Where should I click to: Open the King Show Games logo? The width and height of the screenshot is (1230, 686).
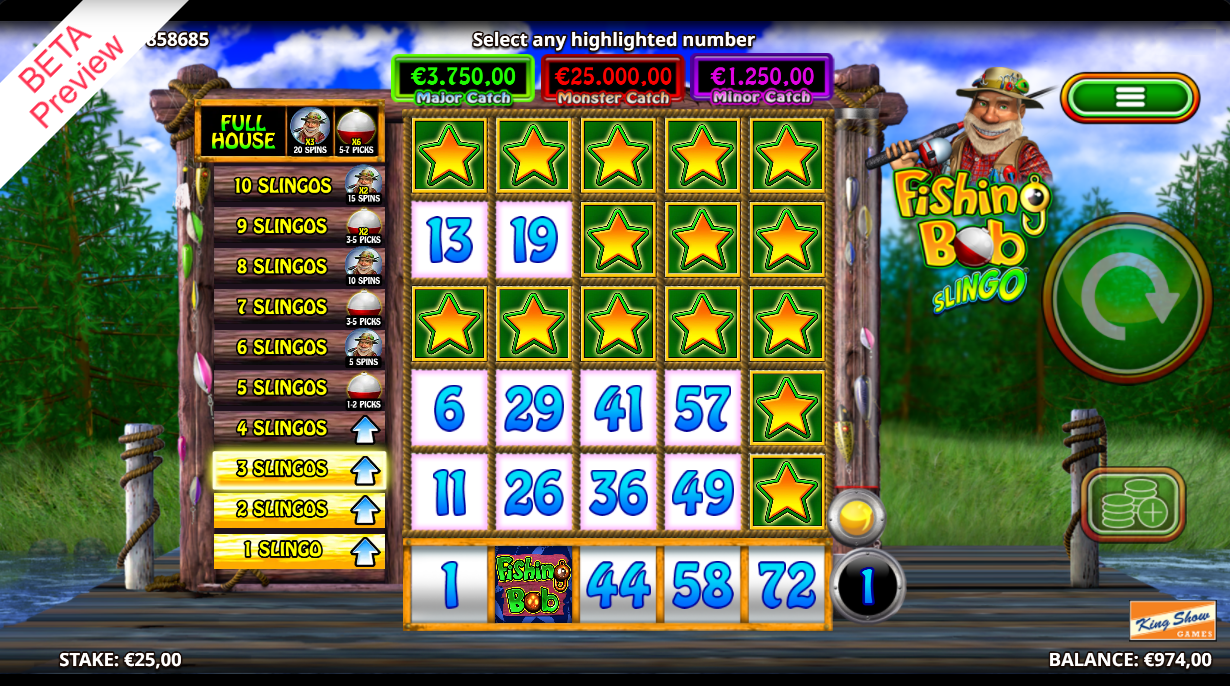[1172, 620]
